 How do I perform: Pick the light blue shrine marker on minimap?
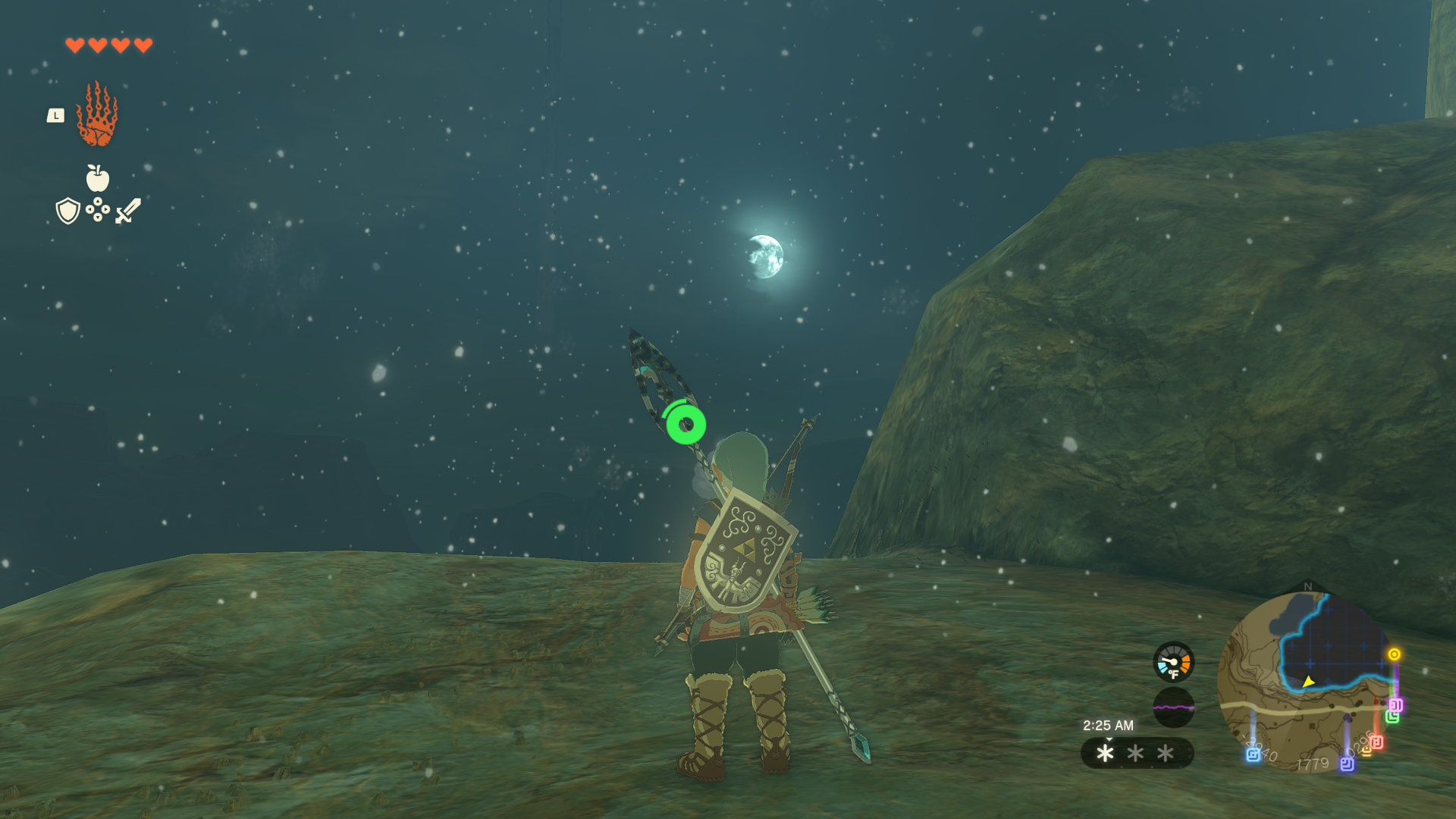(x=1253, y=755)
